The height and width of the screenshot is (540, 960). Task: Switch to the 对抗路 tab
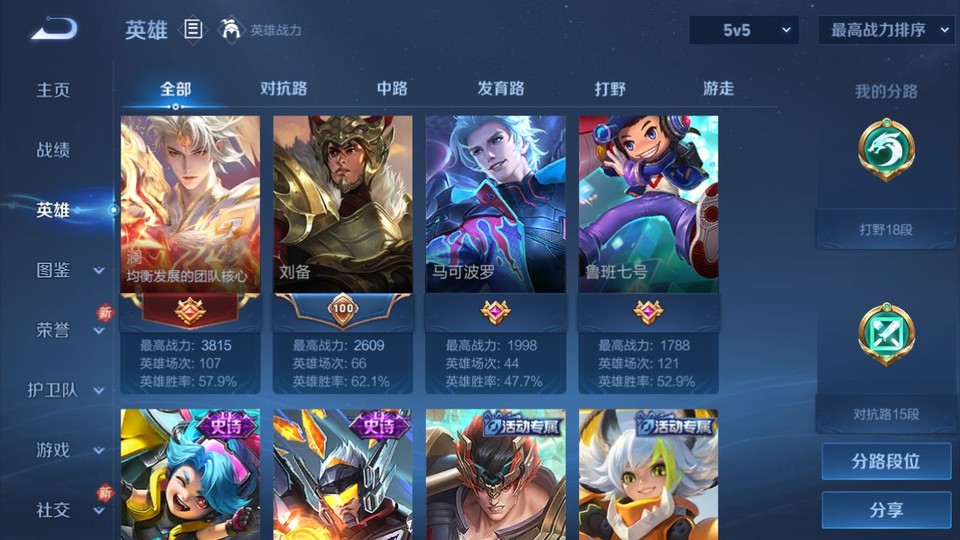[x=283, y=88]
